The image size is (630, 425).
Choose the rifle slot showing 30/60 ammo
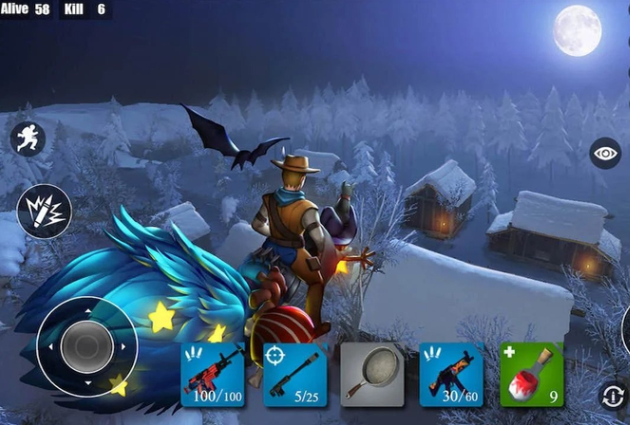pos(451,375)
